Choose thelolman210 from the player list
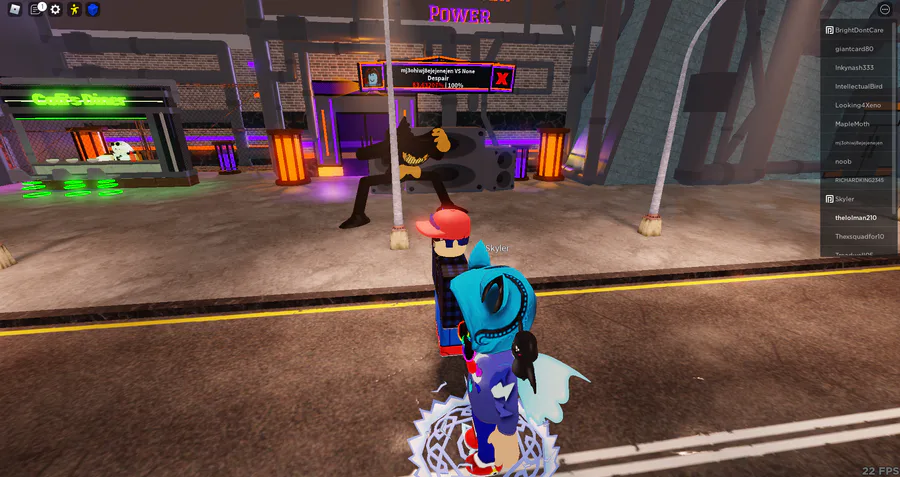This screenshot has height=477, width=900. tap(856, 217)
